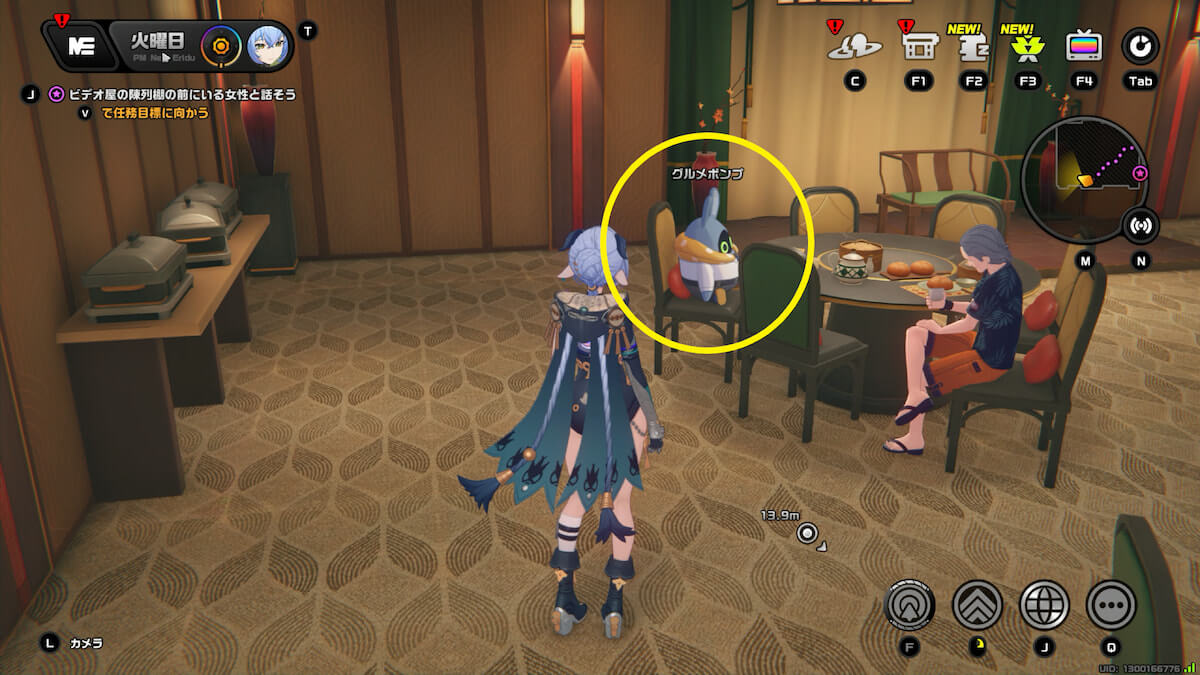Open the globe icon button
Image resolution: width=1200 pixels, height=675 pixels.
[x=1044, y=604]
